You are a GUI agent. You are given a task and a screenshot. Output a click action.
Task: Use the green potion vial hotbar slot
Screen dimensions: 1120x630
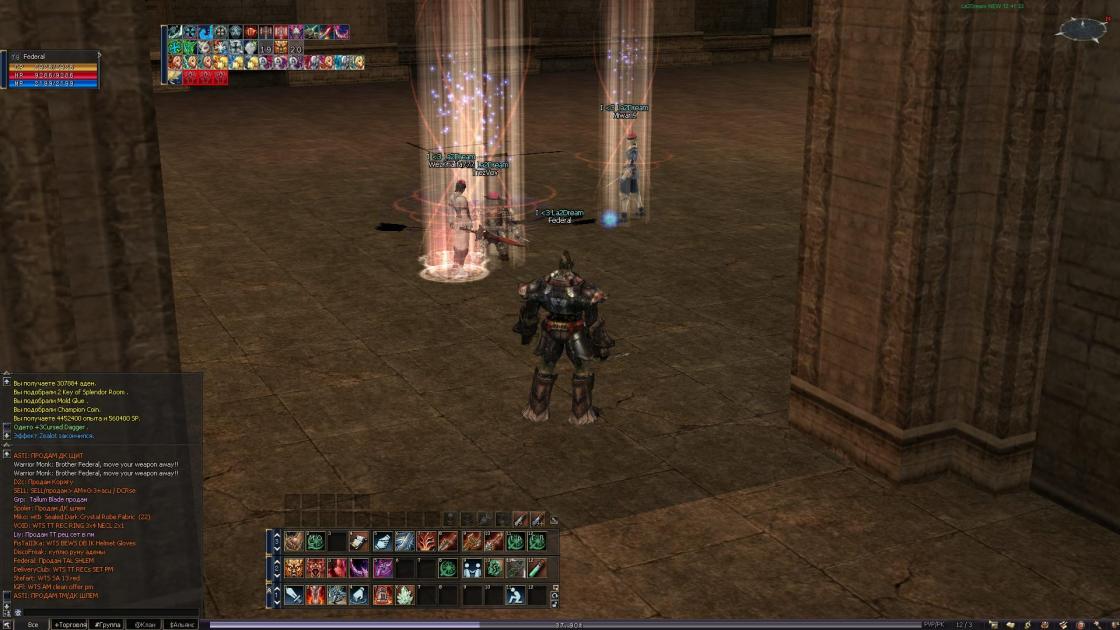[537, 568]
